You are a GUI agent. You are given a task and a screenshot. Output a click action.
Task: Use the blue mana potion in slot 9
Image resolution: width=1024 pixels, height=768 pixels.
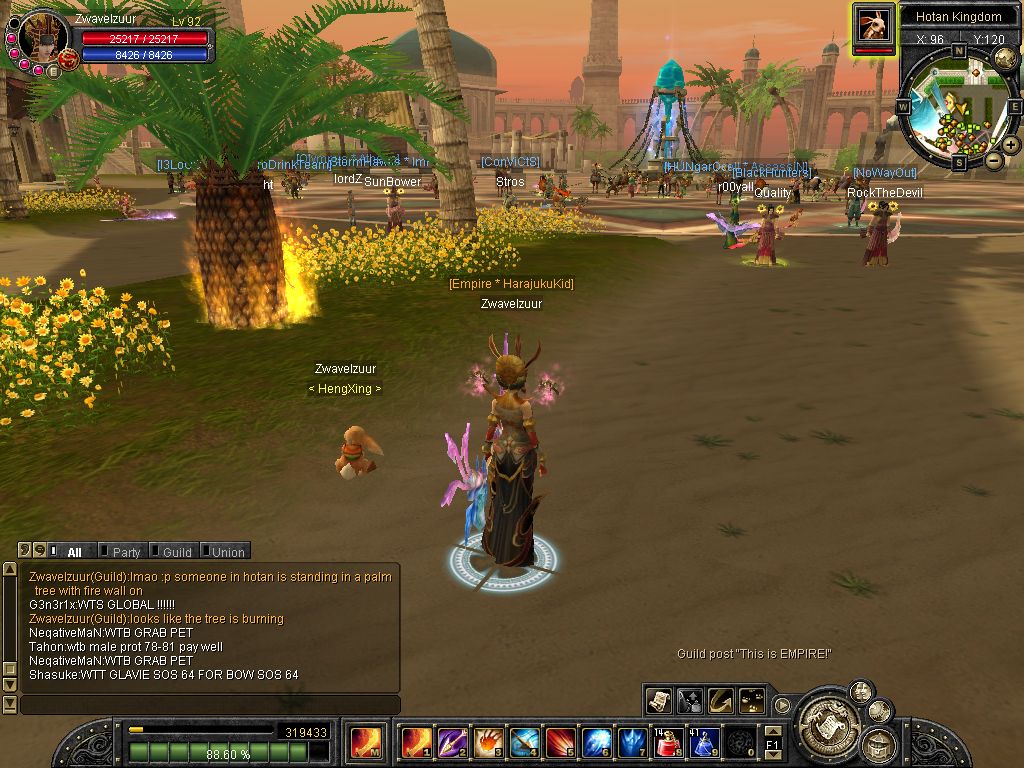click(x=704, y=743)
